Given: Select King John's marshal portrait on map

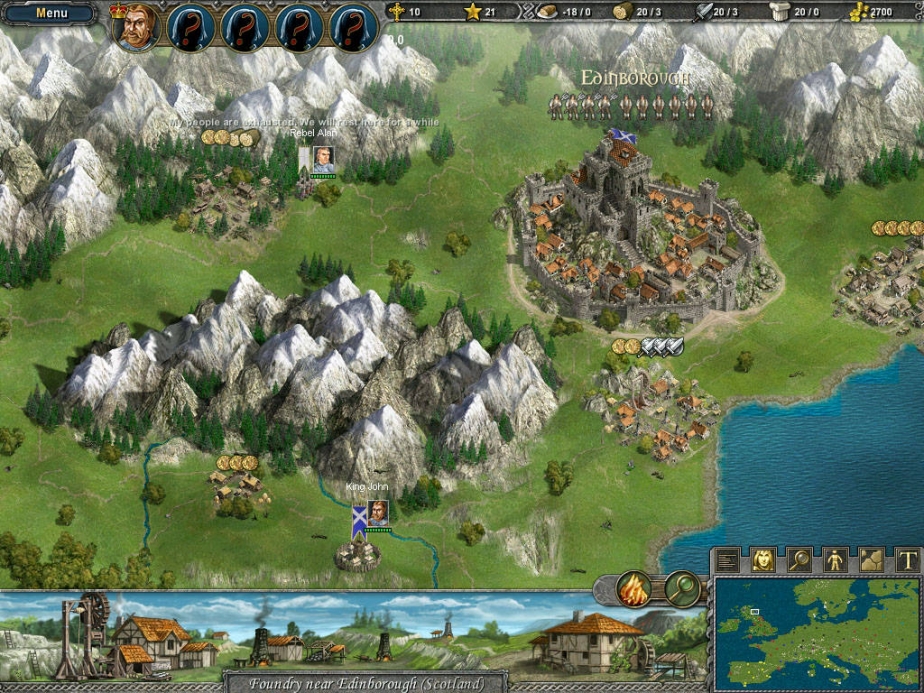Looking at the screenshot, I should point(377,513).
